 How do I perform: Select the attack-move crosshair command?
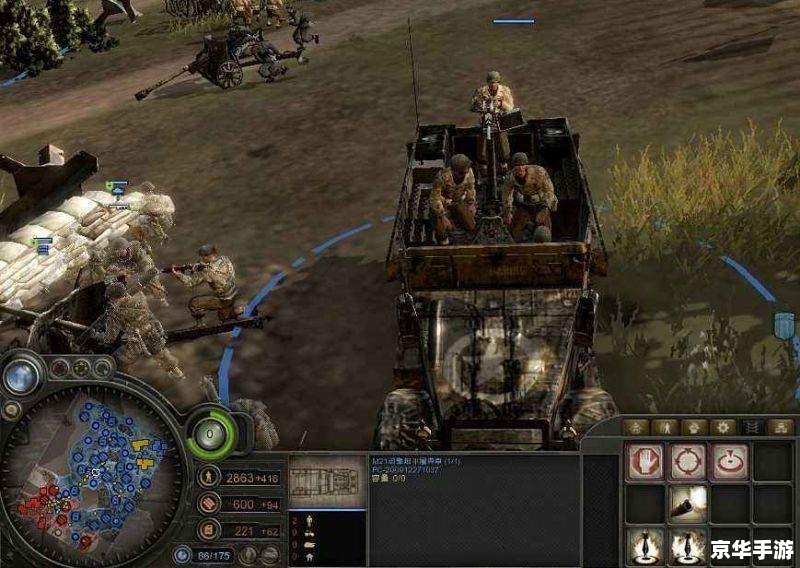688,461
